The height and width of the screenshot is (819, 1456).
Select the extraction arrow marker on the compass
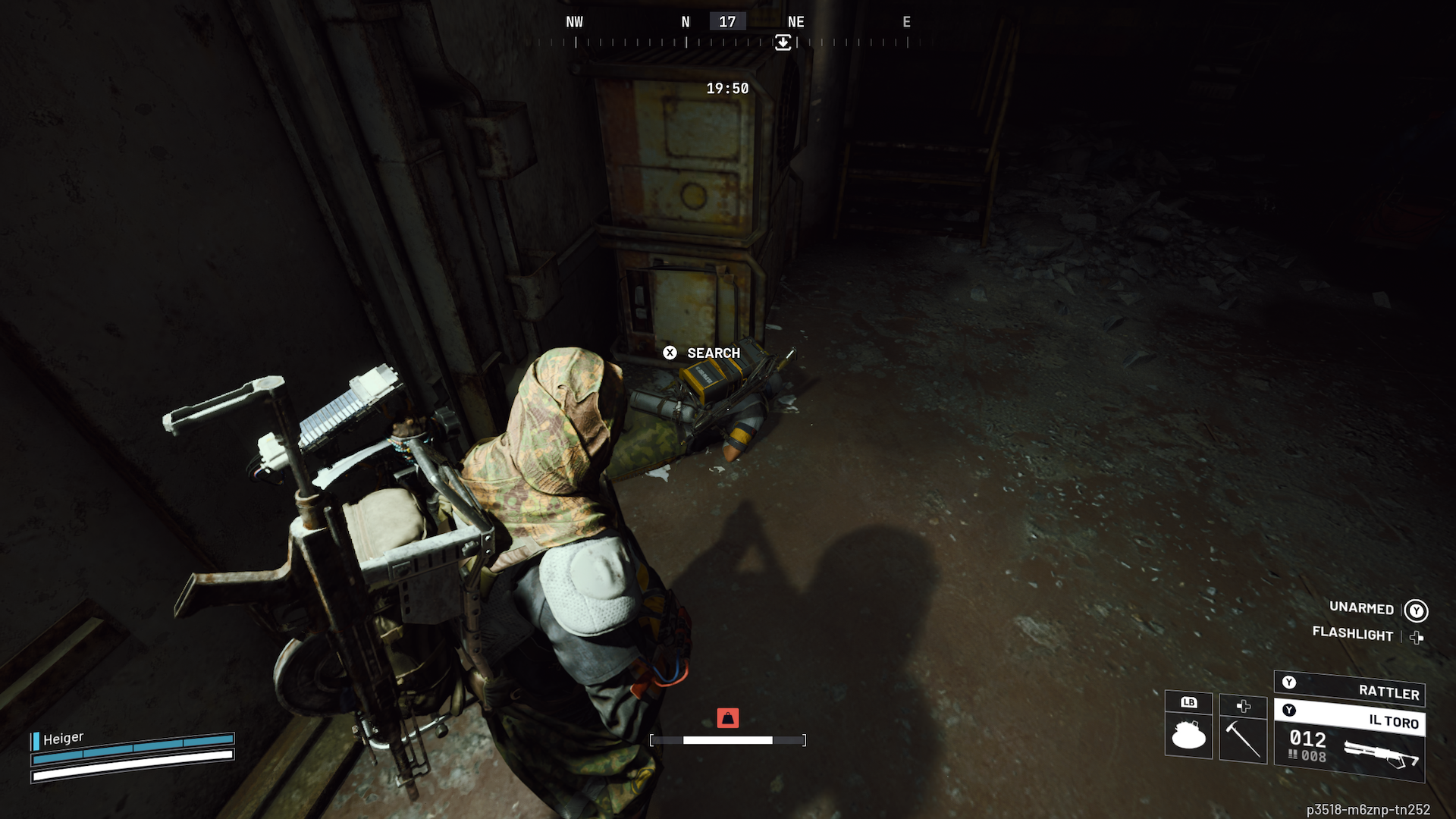click(783, 42)
